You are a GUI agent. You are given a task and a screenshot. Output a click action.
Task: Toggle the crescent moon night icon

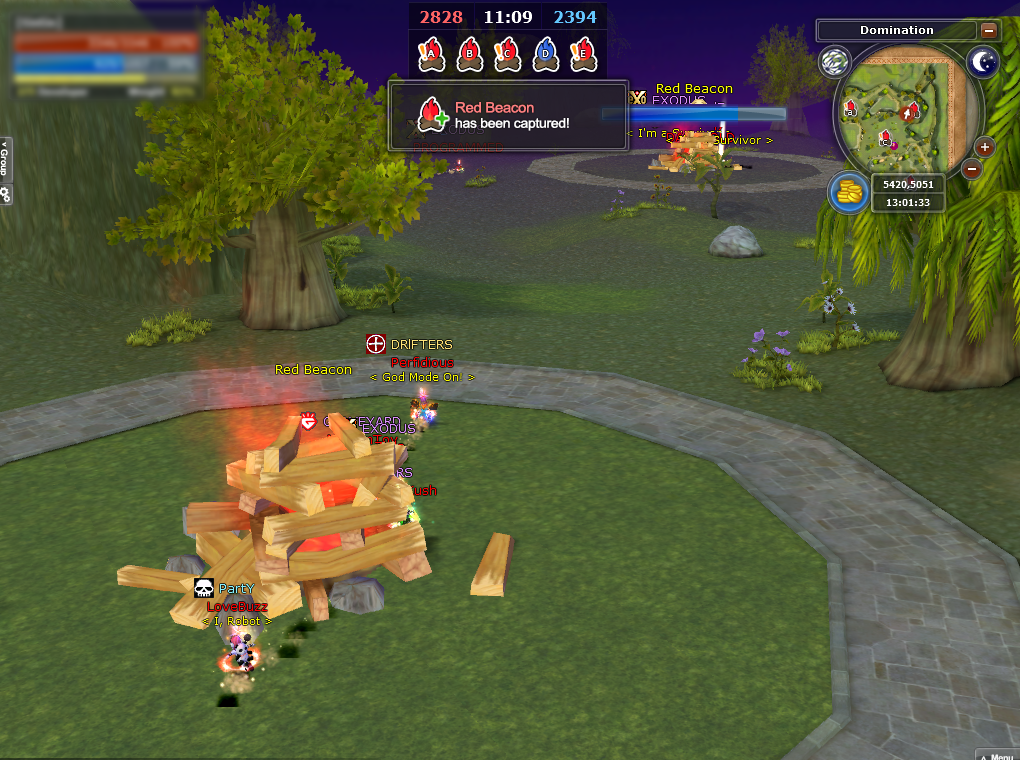[x=983, y=63]
